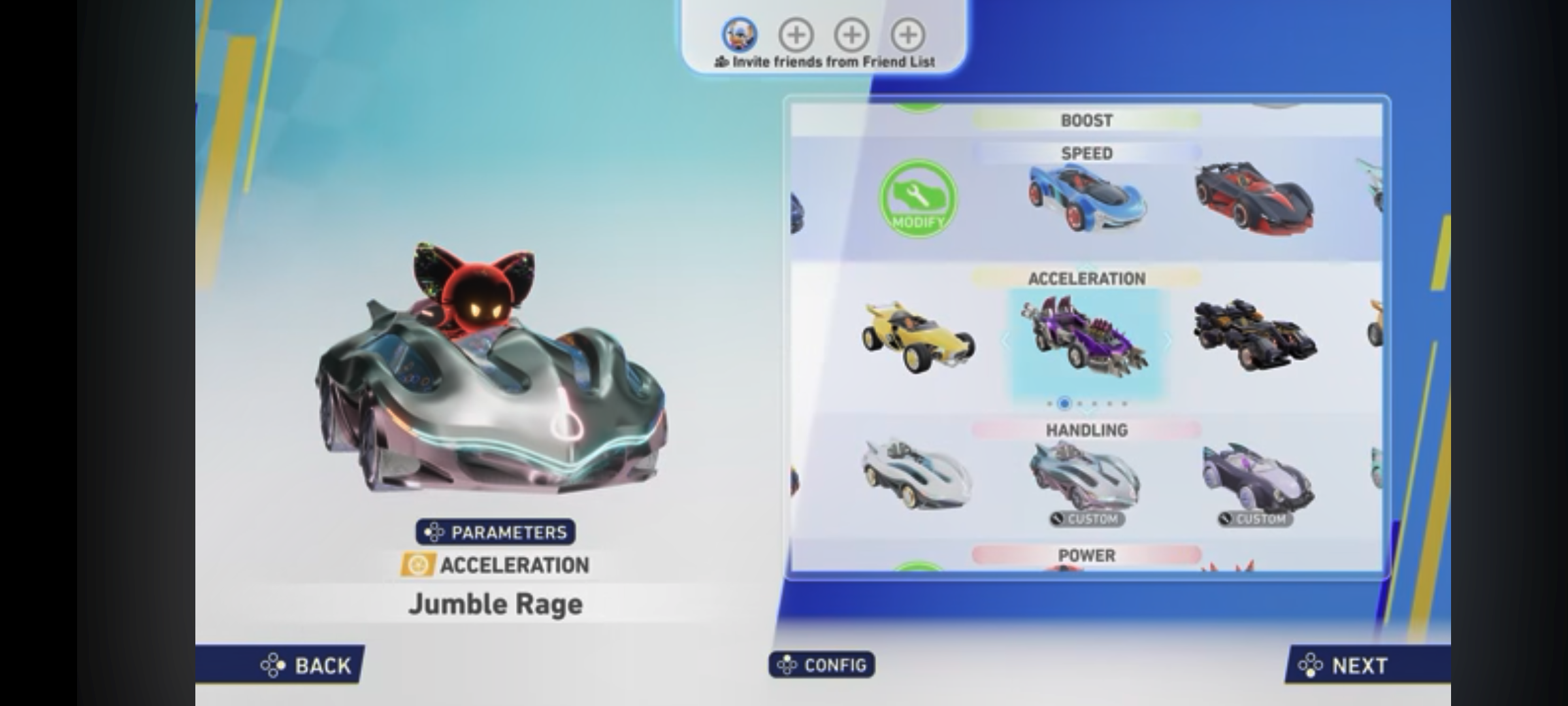This screenshot has width=1568, height=706.
Task: Select the blue Speed car
Action: pos(1086,197)
